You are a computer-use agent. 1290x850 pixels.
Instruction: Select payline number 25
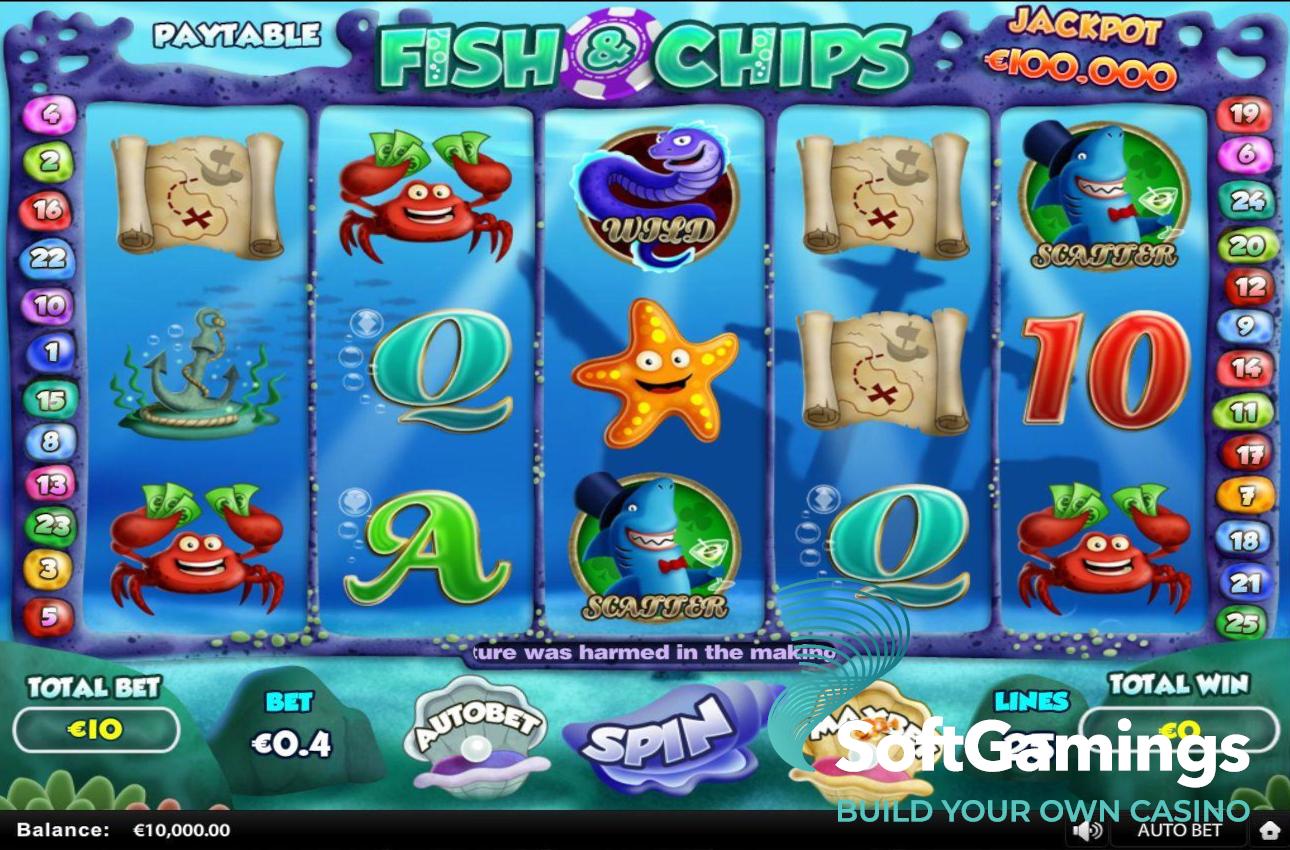click(1243, 624)
